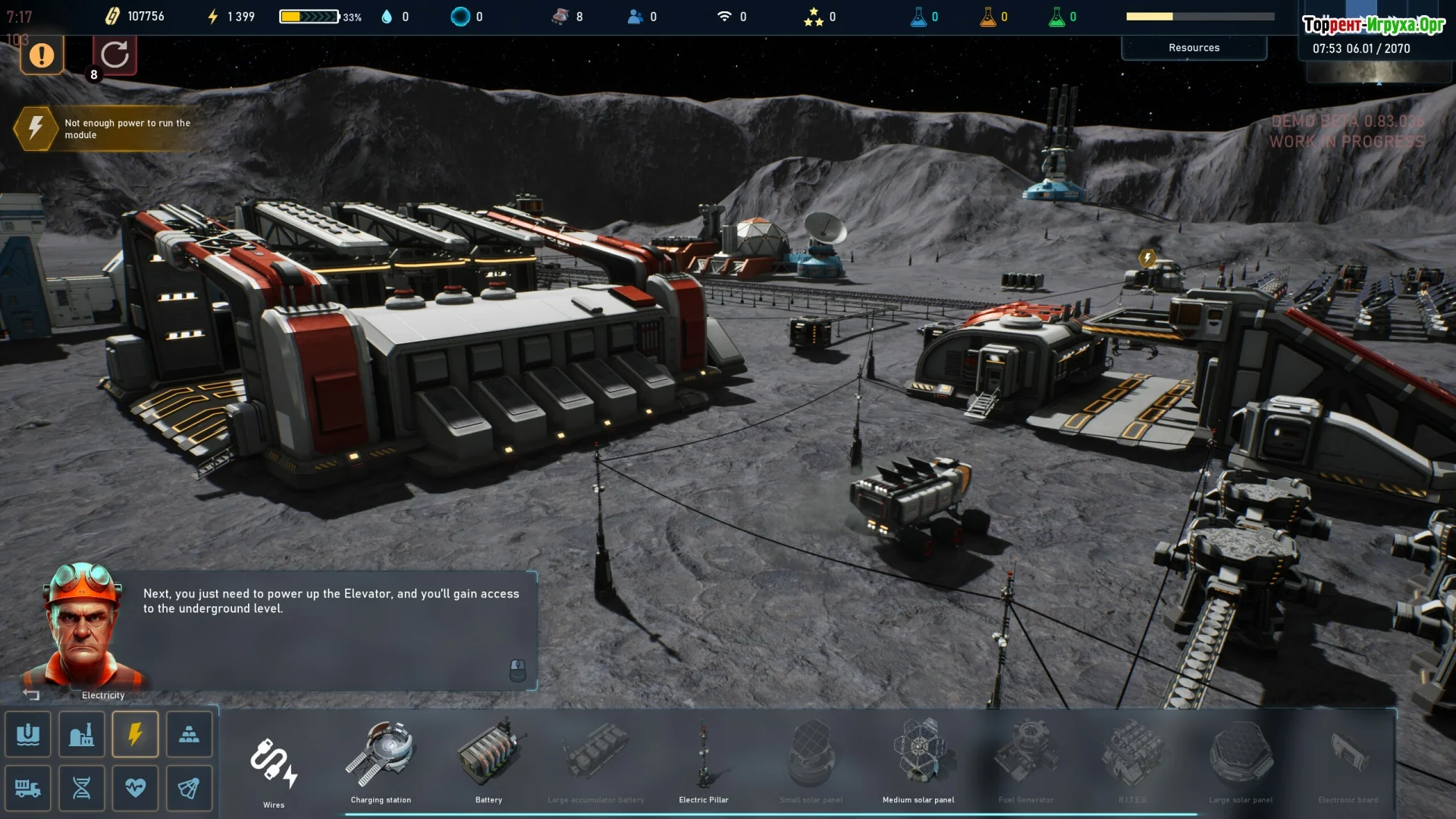Pick the Small solar panel item
The image size is (1456, 819).
[x=811, y=758]
